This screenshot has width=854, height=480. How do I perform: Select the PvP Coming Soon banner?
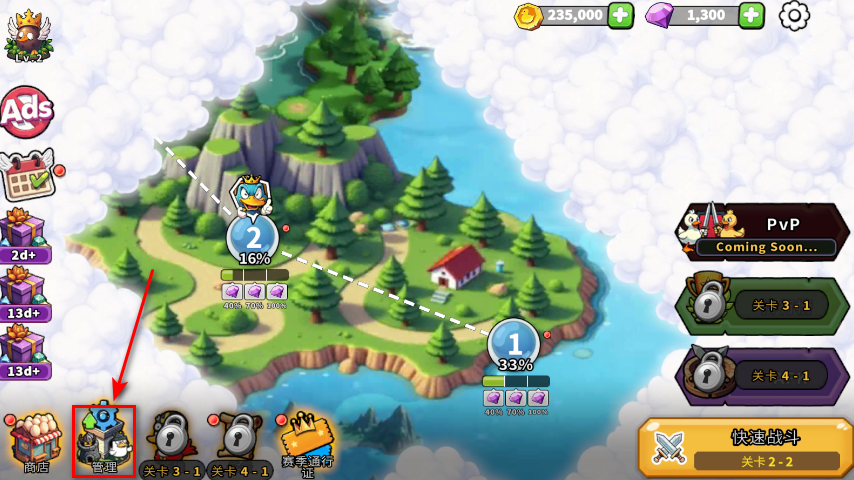(x=762, y=232)
